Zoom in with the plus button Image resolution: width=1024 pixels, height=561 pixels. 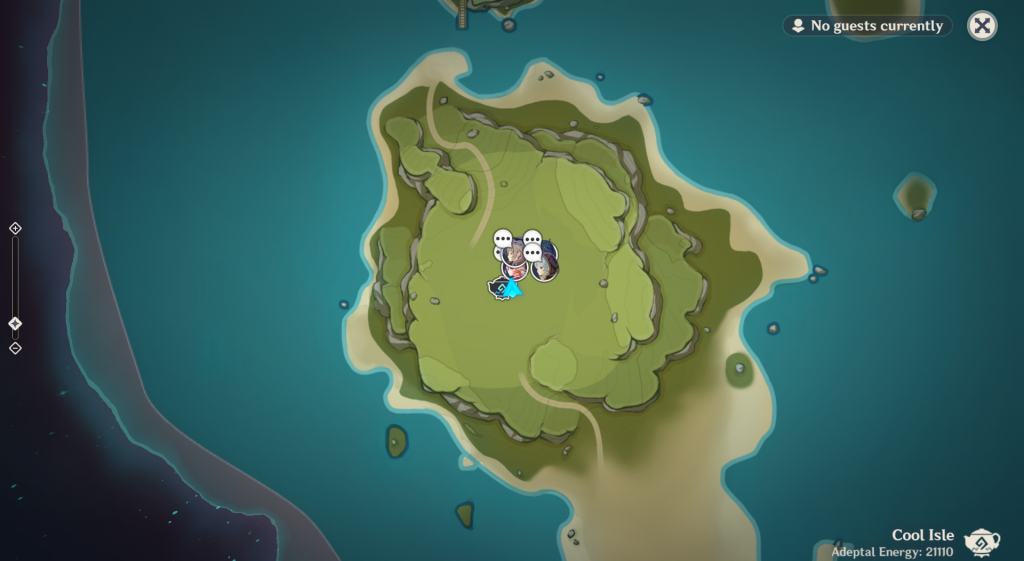tap(15, 228)
